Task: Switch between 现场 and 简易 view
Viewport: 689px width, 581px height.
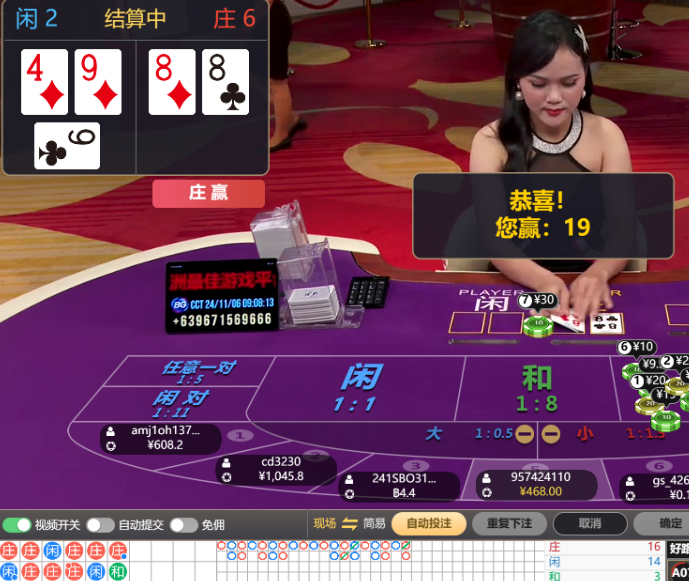Action: [349, 524]
